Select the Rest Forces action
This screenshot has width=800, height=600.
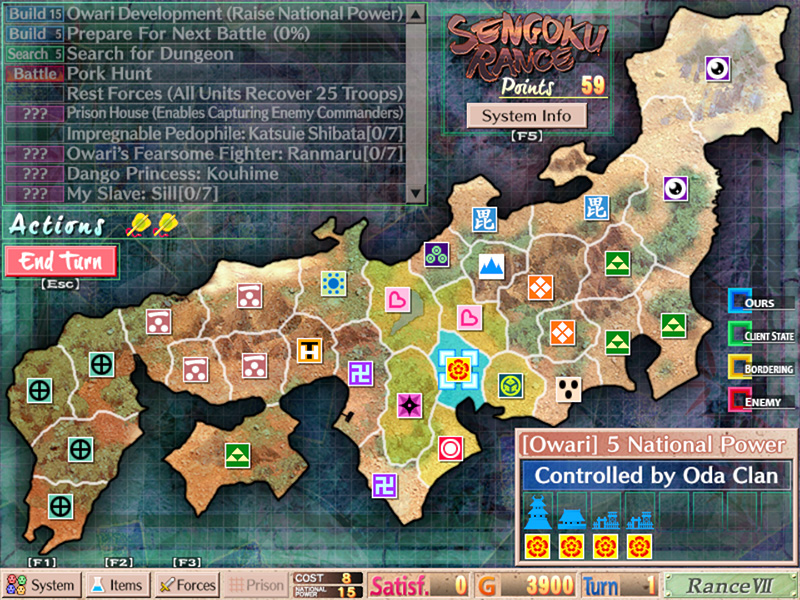(234, 94)
